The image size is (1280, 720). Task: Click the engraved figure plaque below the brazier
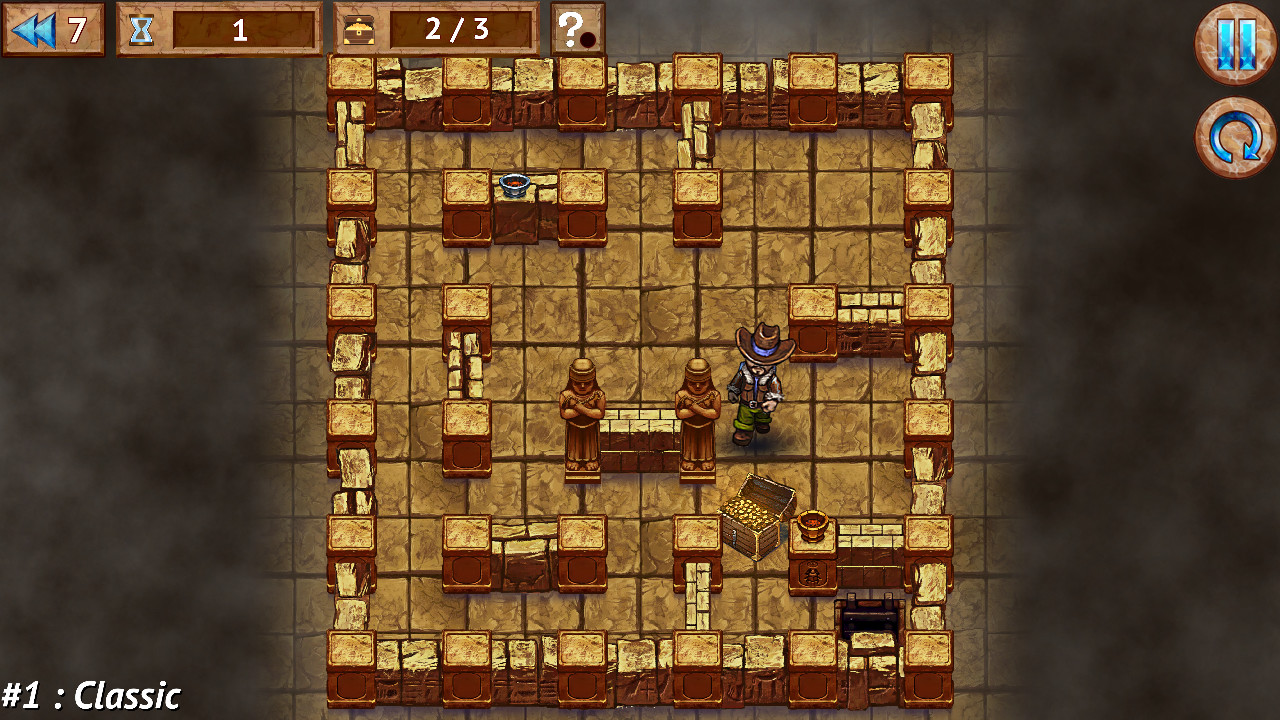tap(812, 575)
